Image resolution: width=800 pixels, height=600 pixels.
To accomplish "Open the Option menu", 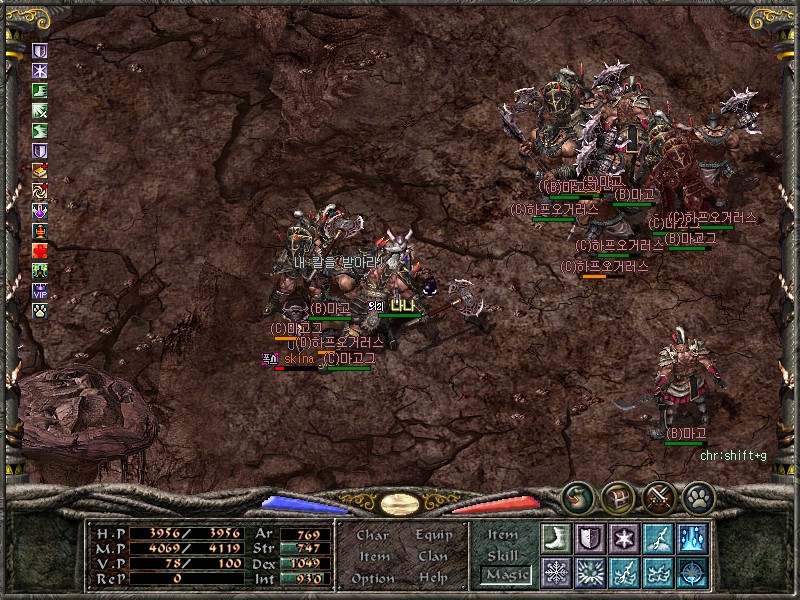I will 372,578.
